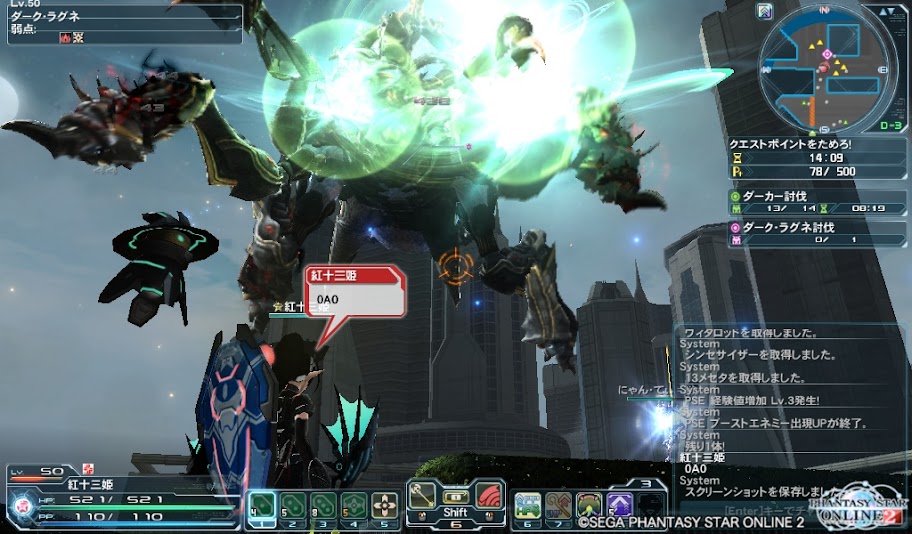
Task: Select the ダーク・ラグネ討伐 objective tracker
Action: click(x=818, y=233)
